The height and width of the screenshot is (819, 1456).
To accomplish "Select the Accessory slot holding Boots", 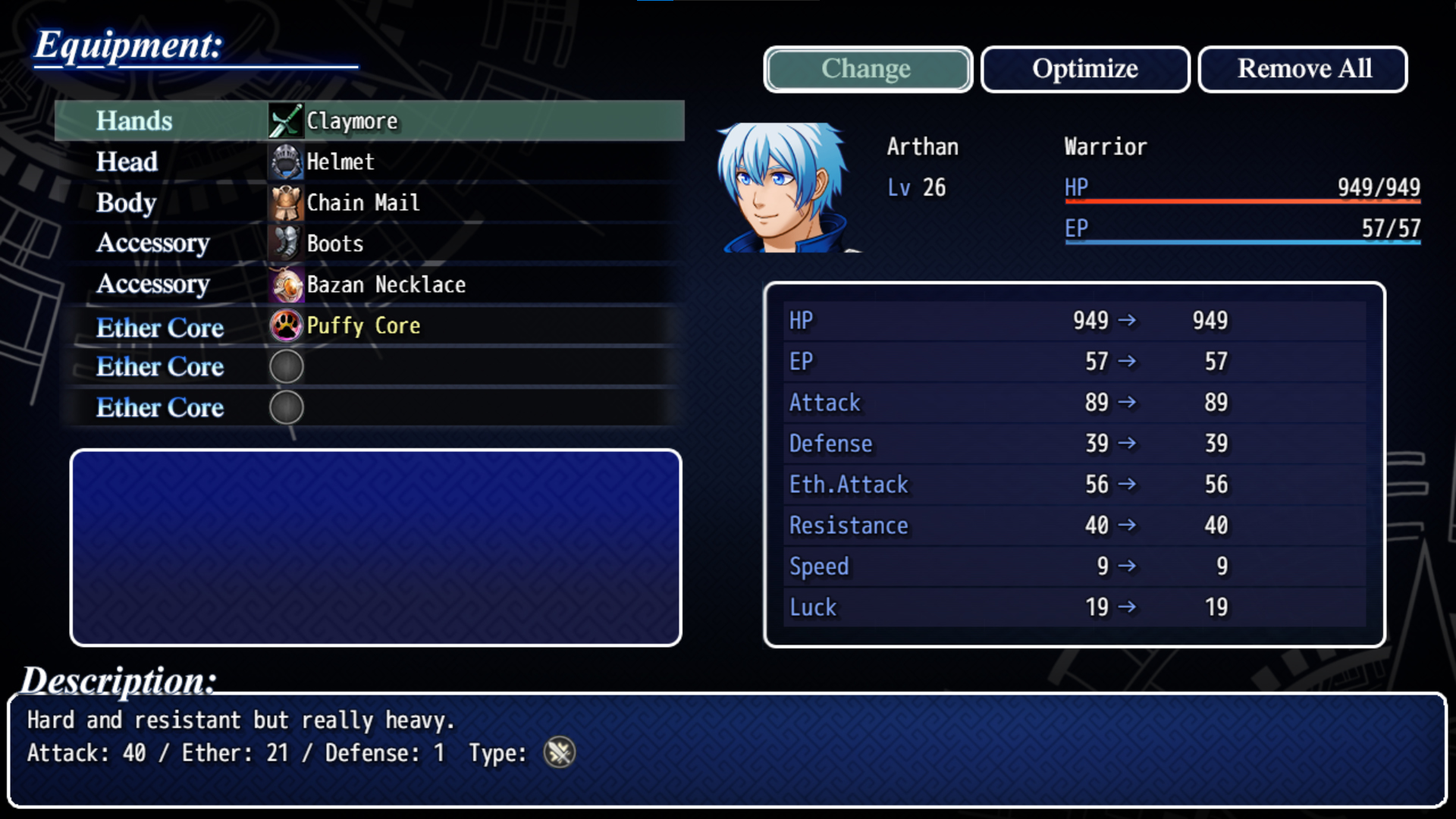I will [370, 244].
